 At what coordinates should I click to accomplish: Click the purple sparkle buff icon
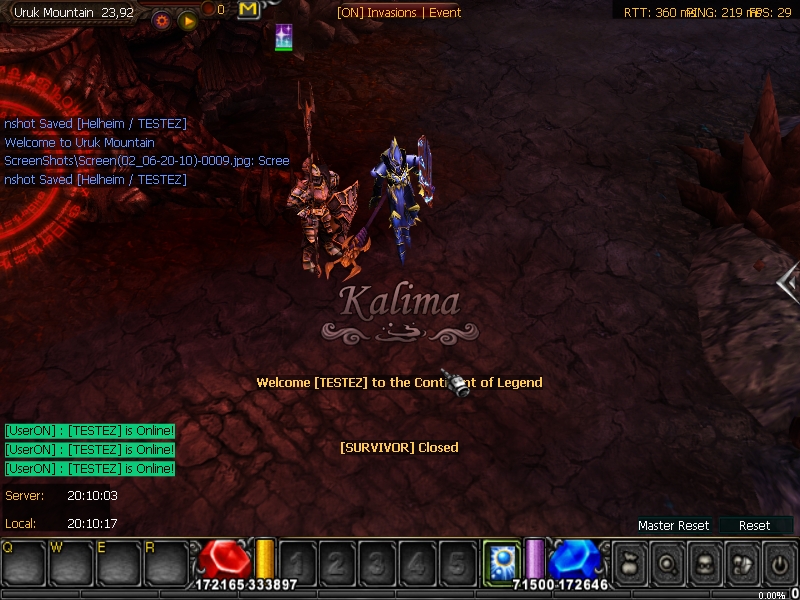click(284, 38)
